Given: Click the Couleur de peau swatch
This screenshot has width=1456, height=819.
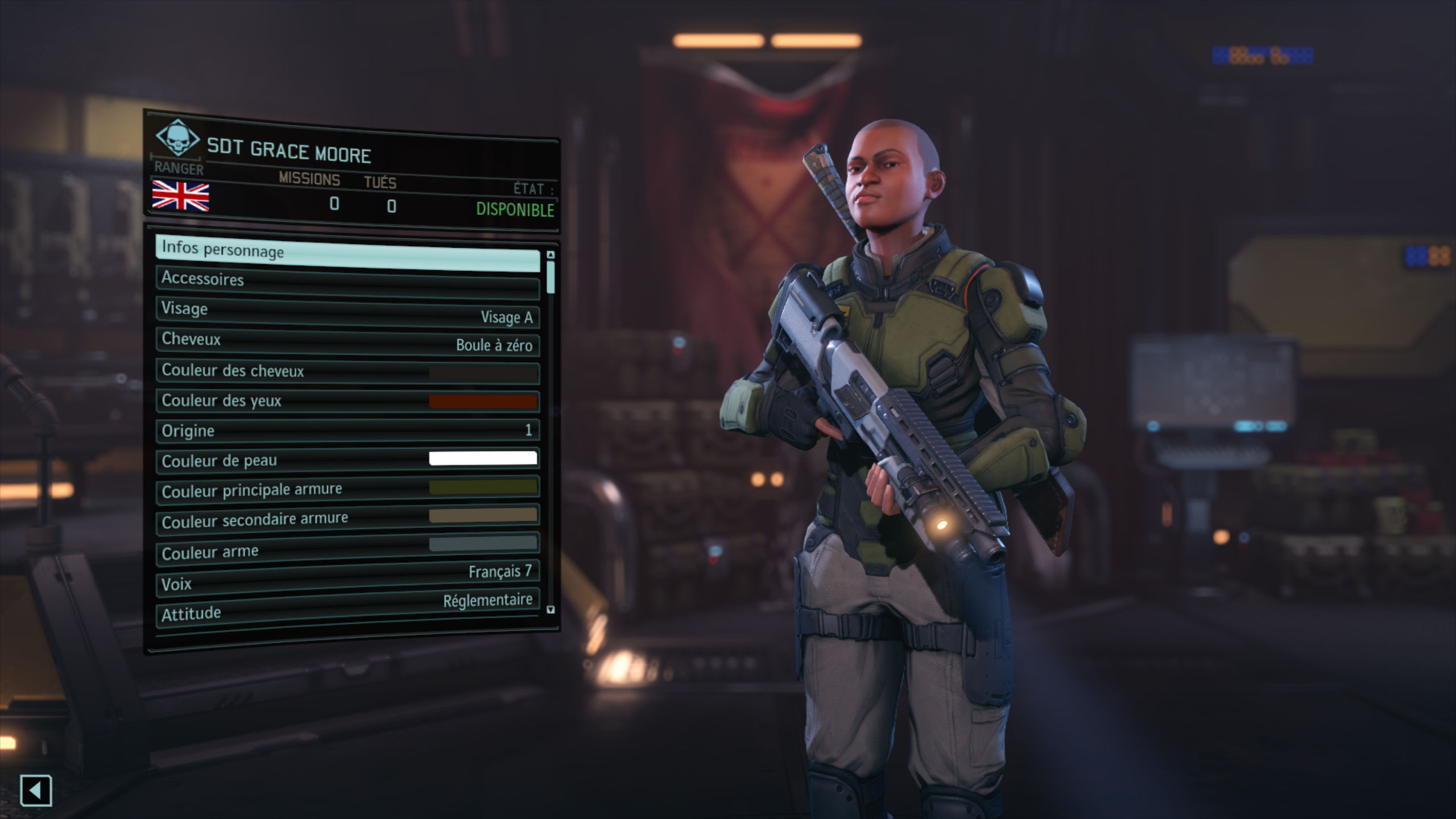Looking at the screenshot, I should pos(482,458).
